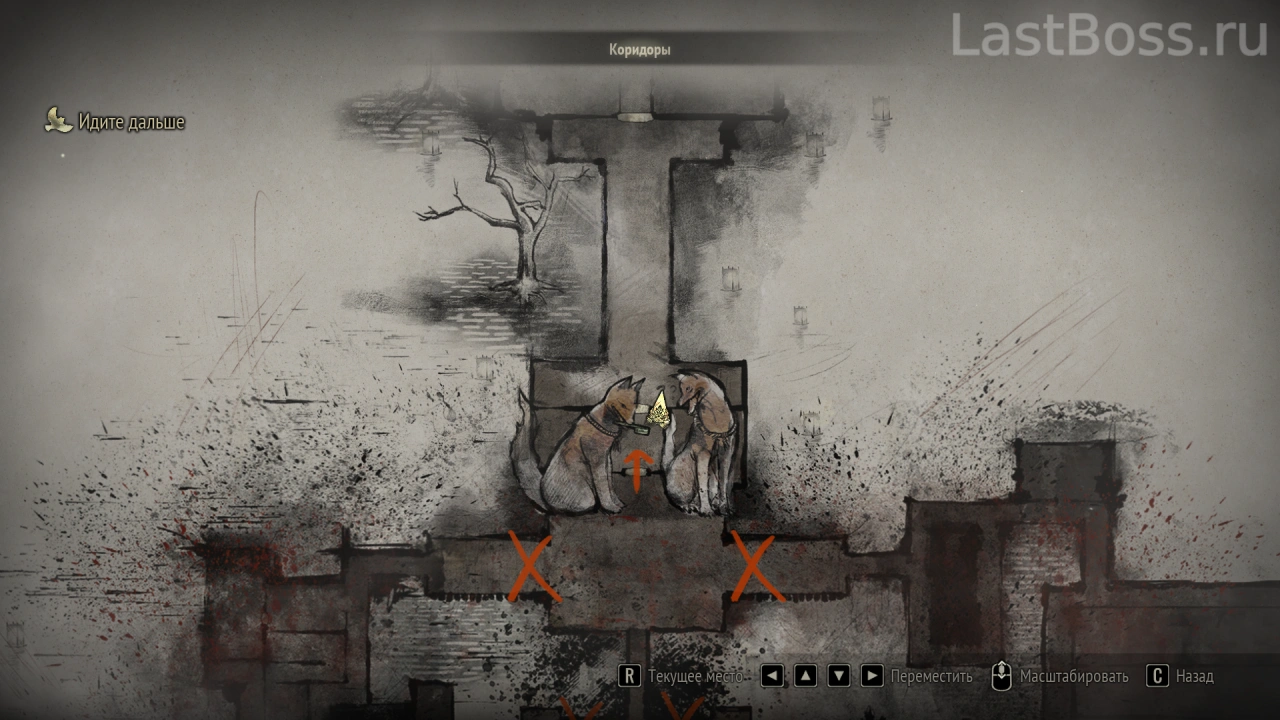Click the yellow player location marker
The height and width of the screenshot is (720, 1280).
[659, 411]
